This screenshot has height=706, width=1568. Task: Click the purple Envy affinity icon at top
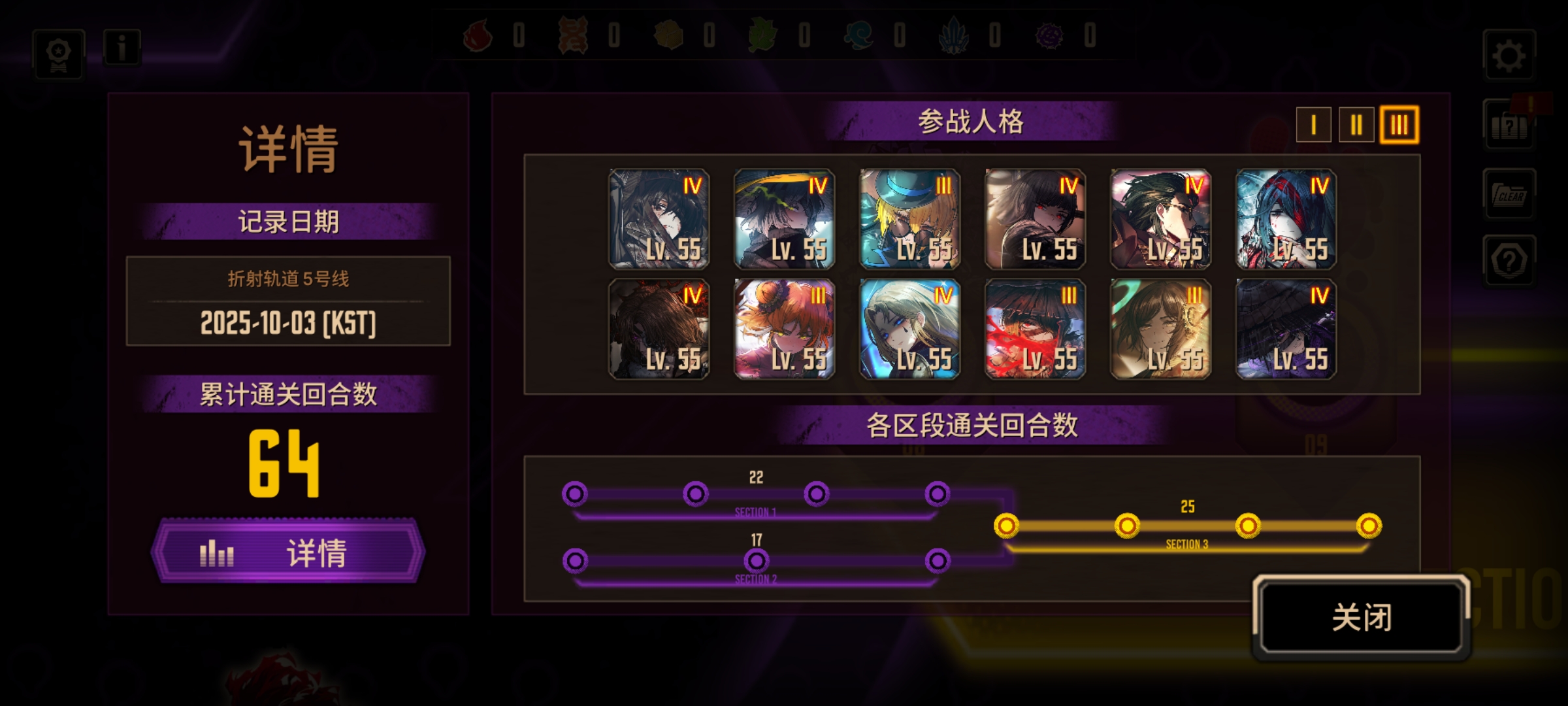1051,37
